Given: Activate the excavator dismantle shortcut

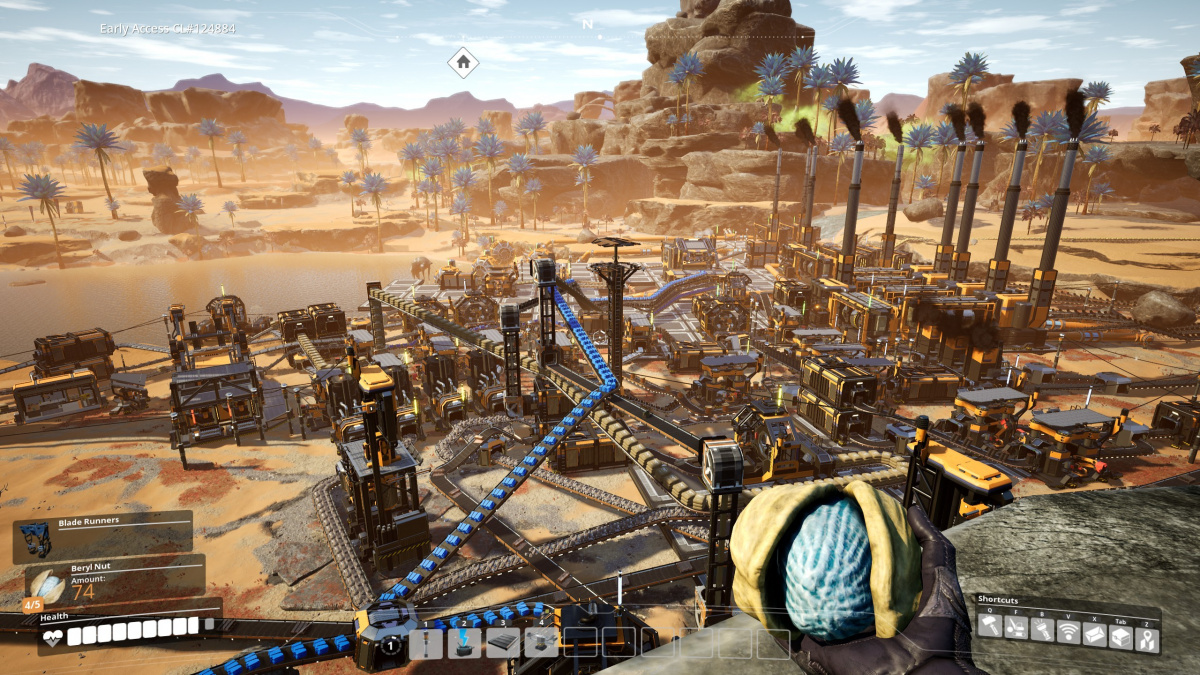Looking at the screenshot, I should click(1015, 628).
